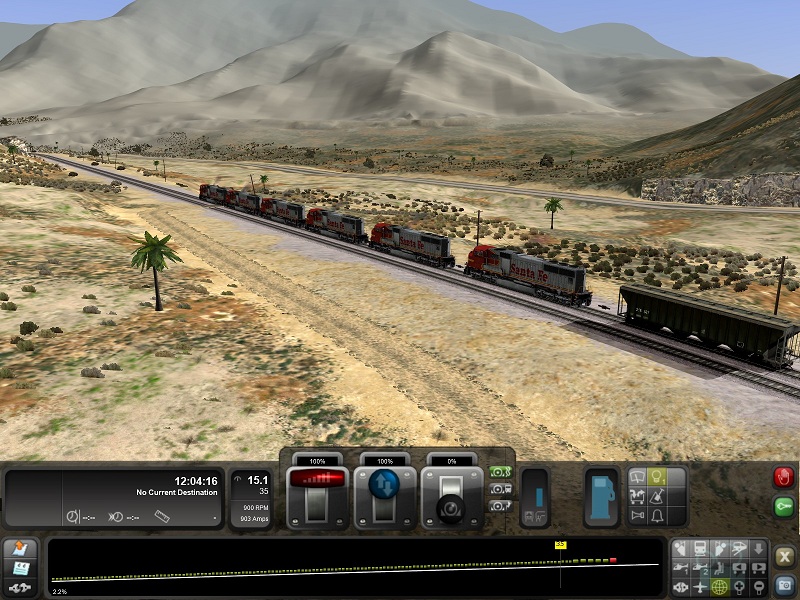This screenshot has width=800, height=600.
Task: Take a screenshot with the camera button
Action: tap(785, 584)
